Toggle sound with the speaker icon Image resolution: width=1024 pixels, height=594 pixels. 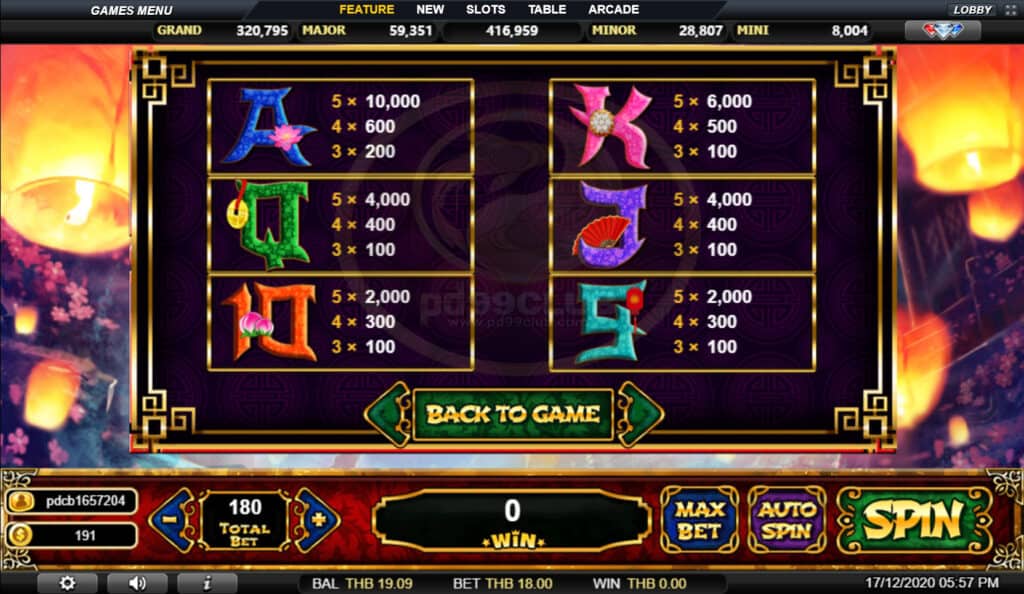click(137, 583)
